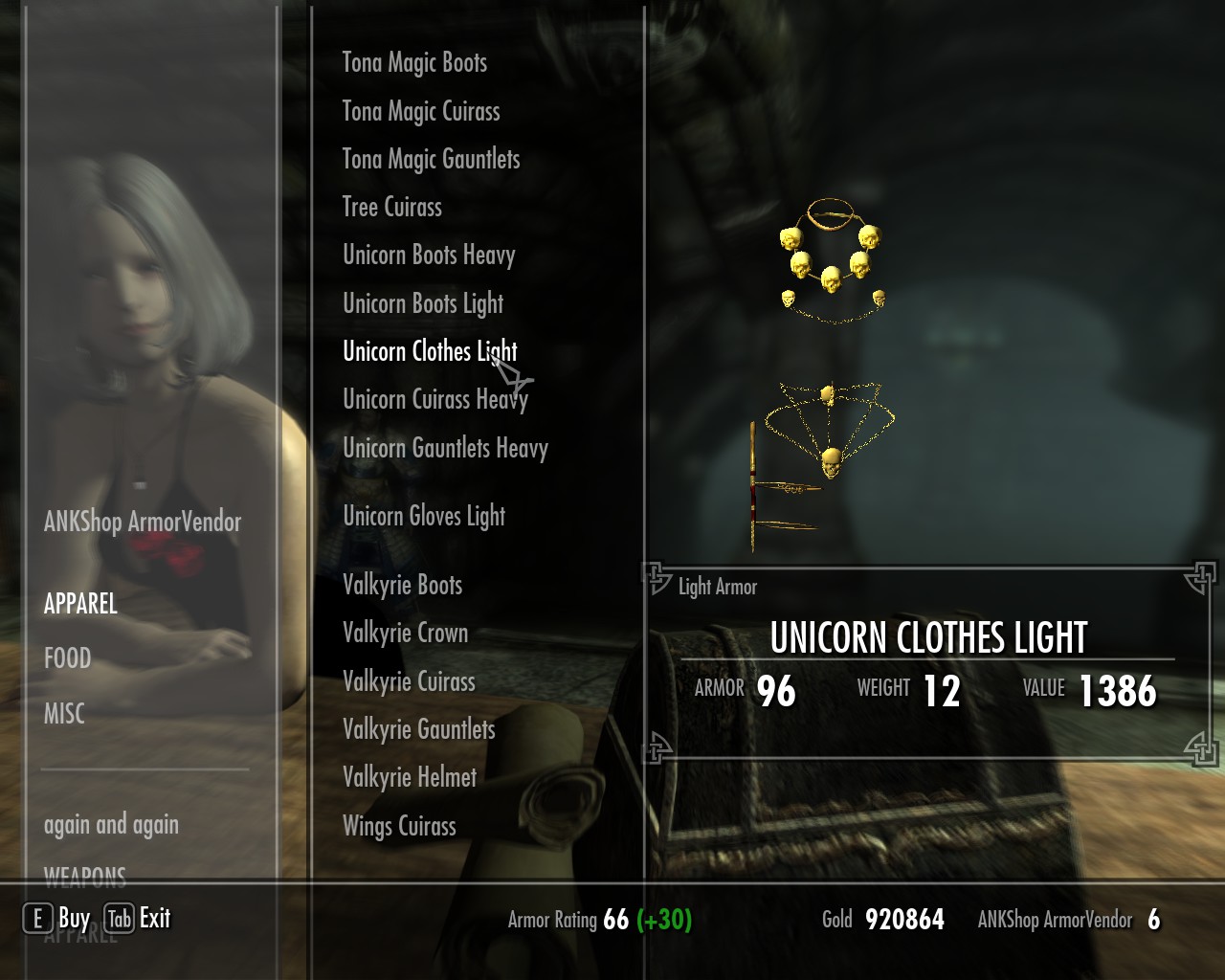Image resolution: width=1225 pixels, height=980 pixels.
Task: Select Unicorn Boots Light
Action: pos(423,304)
